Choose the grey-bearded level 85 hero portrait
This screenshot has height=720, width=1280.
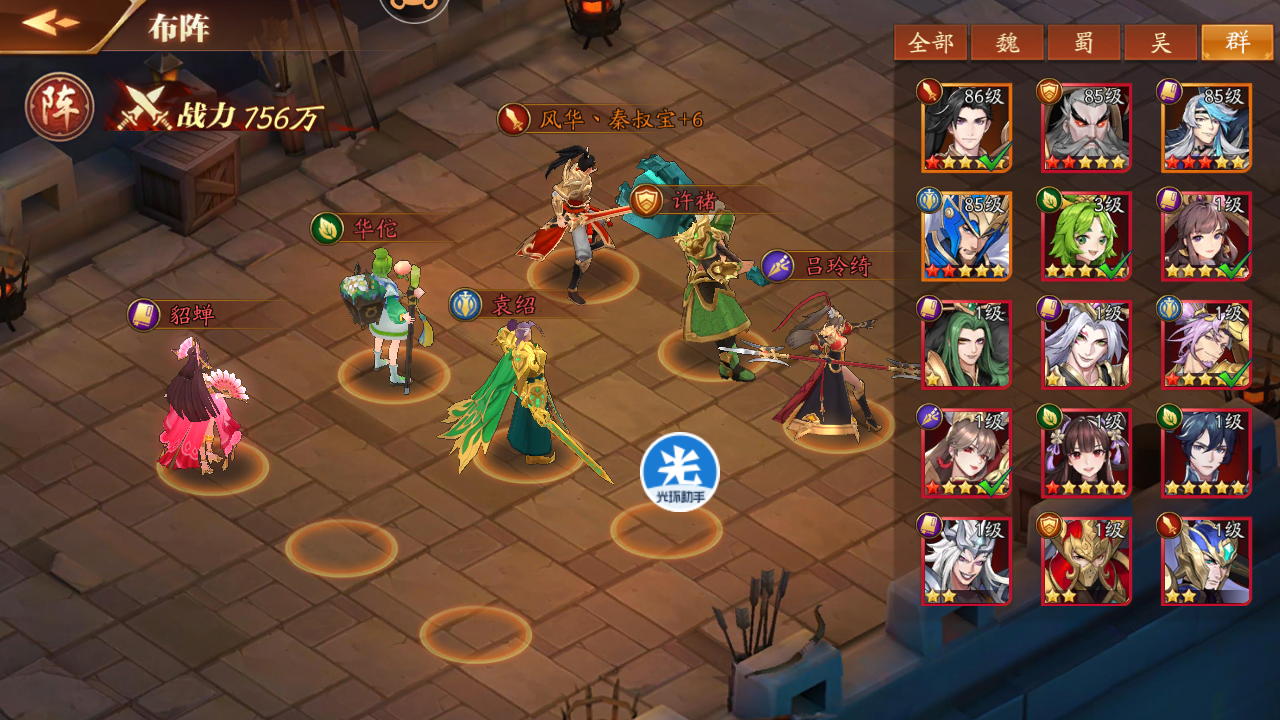coord(1086,128)
